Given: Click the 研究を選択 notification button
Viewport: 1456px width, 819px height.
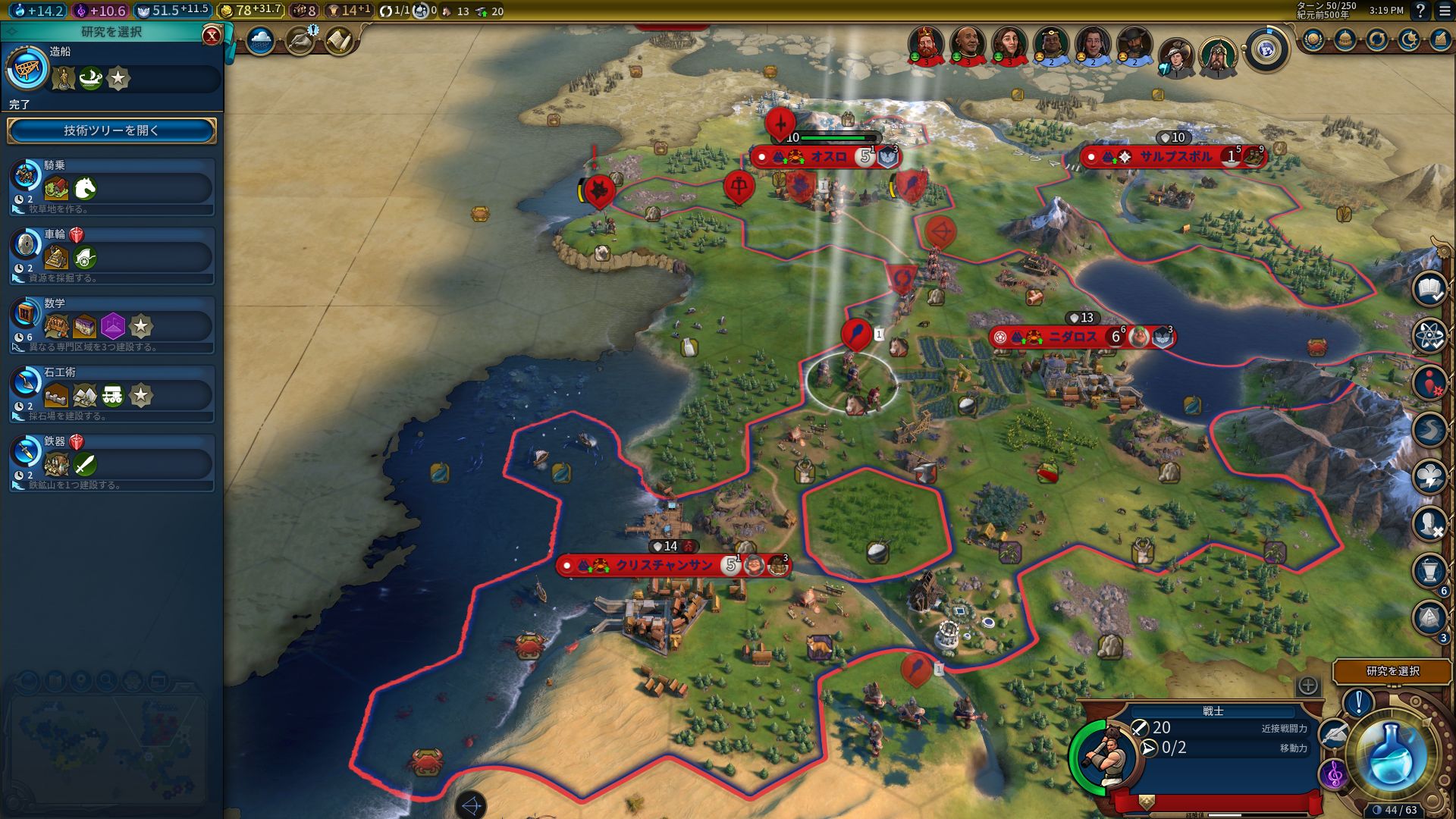Looking at the screenshot, I should pos(1392,671).
